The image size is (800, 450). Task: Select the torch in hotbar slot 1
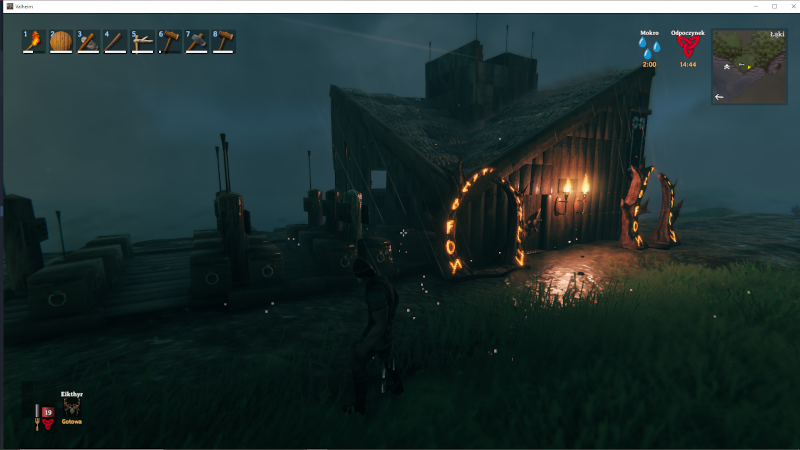tap(34, 41)
